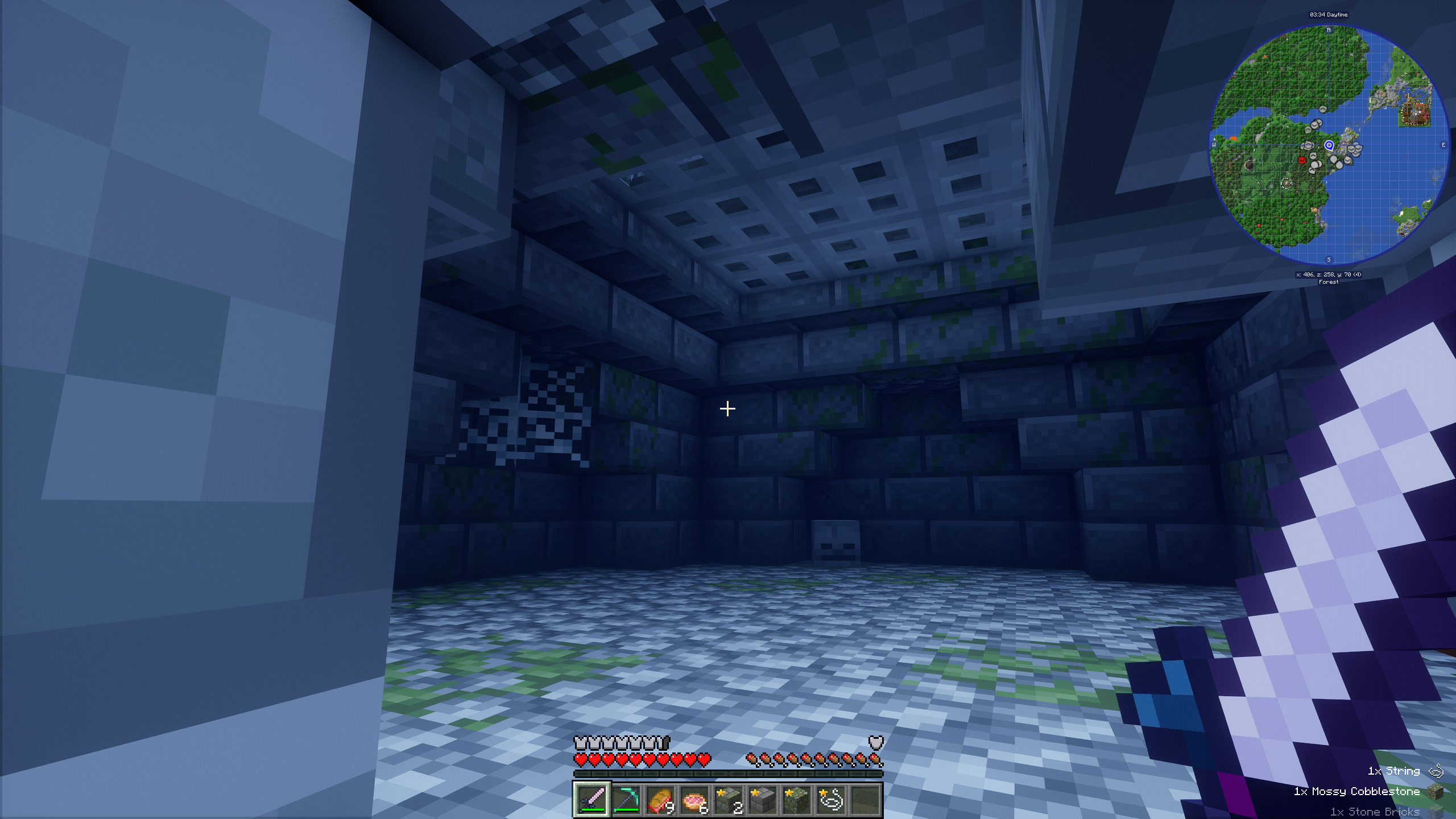Click the red waypoint dot on the minimap
This screenshot has height=819, width=1456.
(1302, 160)
